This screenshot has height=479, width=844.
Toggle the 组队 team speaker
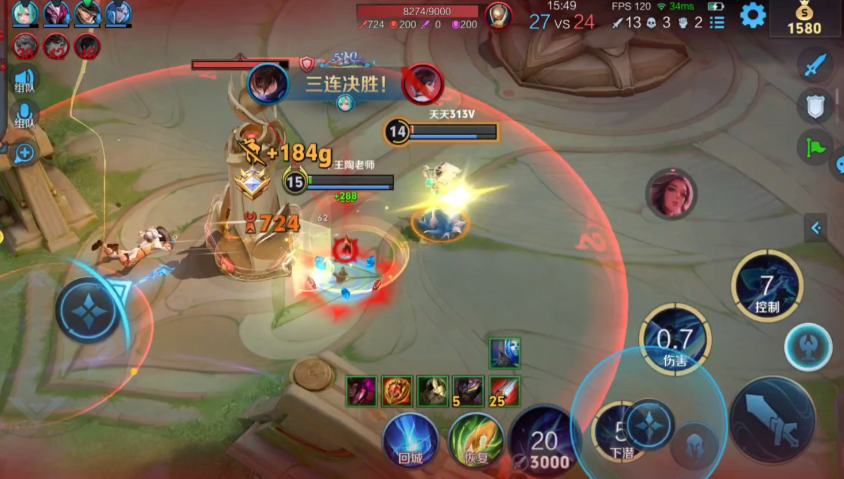click(24, 80)
